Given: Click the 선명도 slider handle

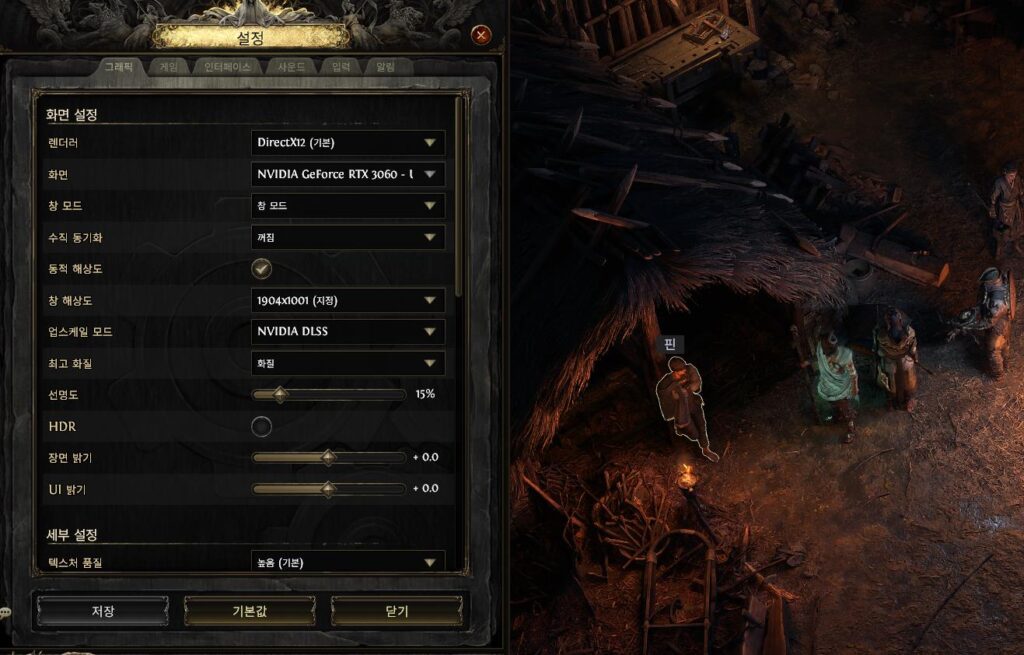Looking at the screenshot, I should pyautogui.click(x=280, y=394).
